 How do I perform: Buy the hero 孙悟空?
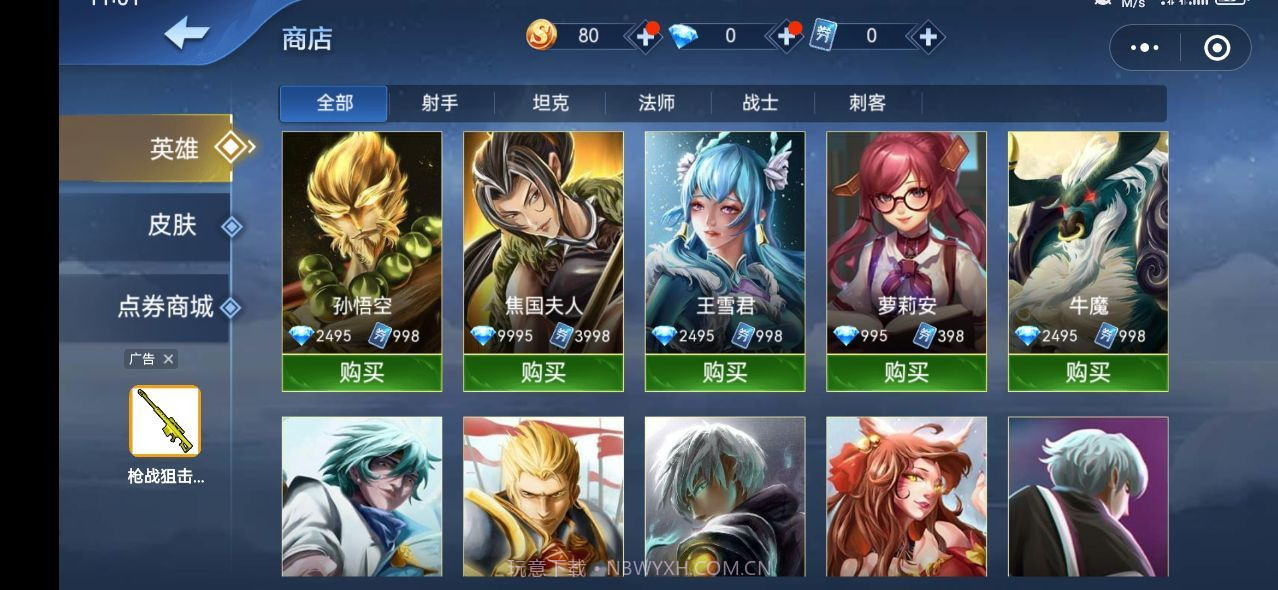click(x=362, y=373)
